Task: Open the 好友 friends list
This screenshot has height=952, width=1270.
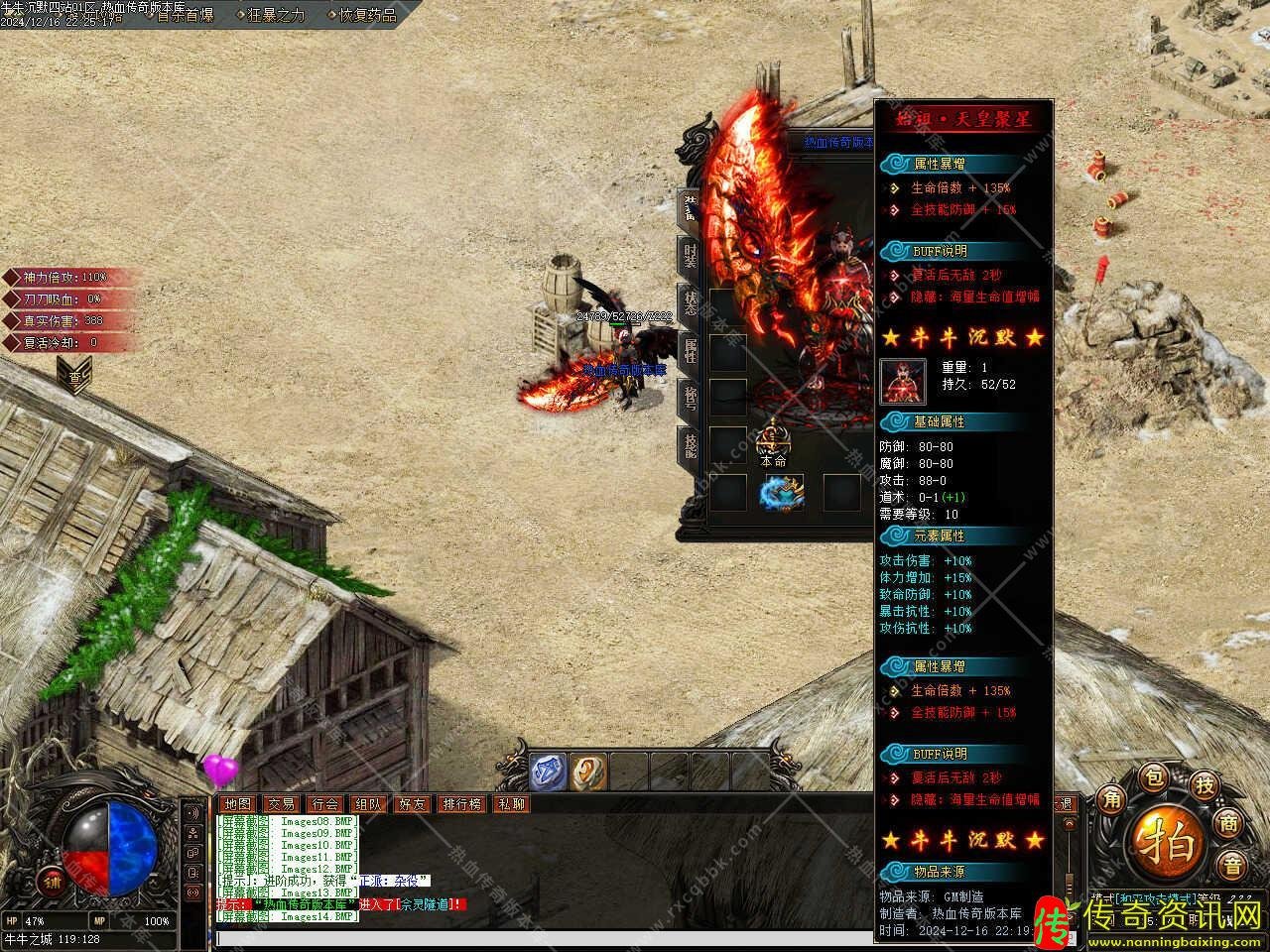Action: pyautogui.click(x=412, y=804)
